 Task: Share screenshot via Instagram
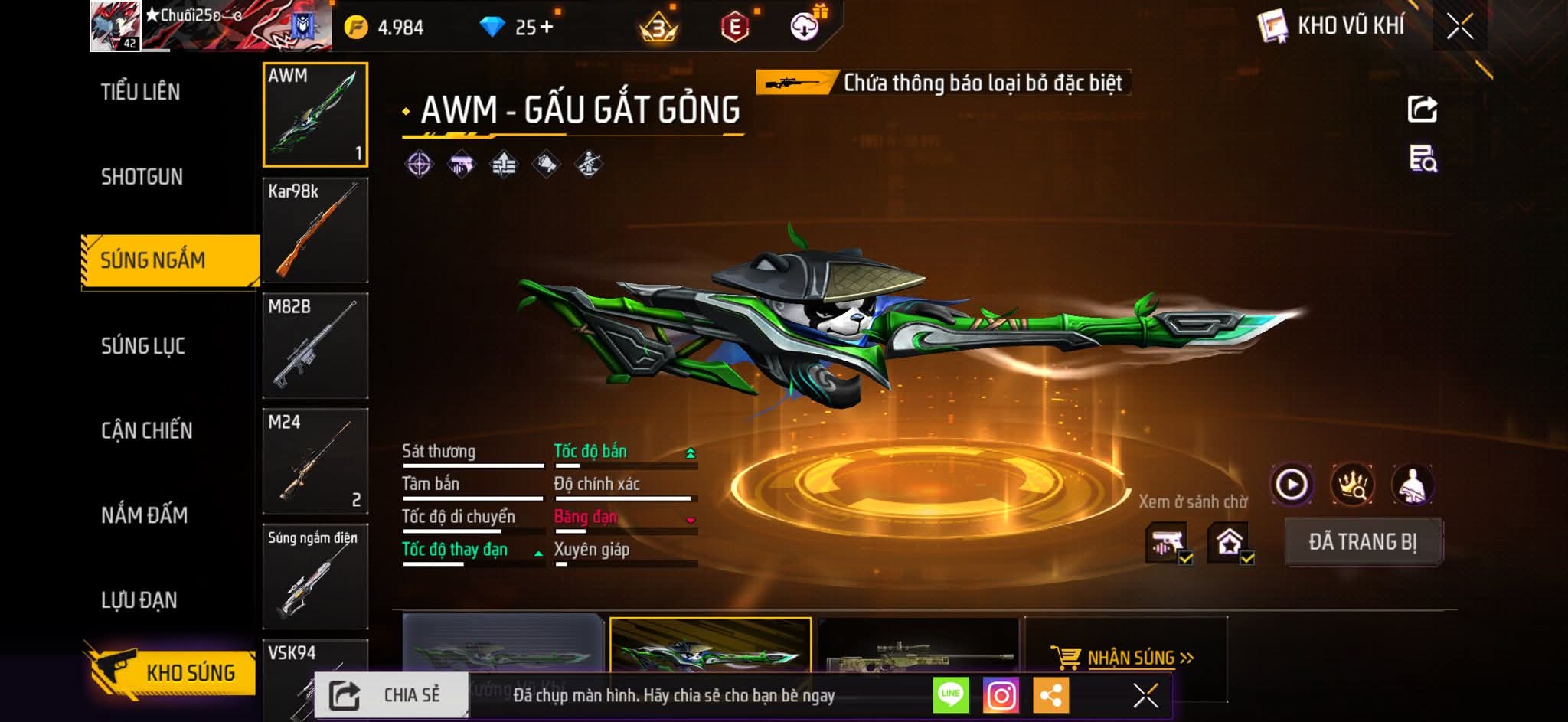tap(1001, 695)
